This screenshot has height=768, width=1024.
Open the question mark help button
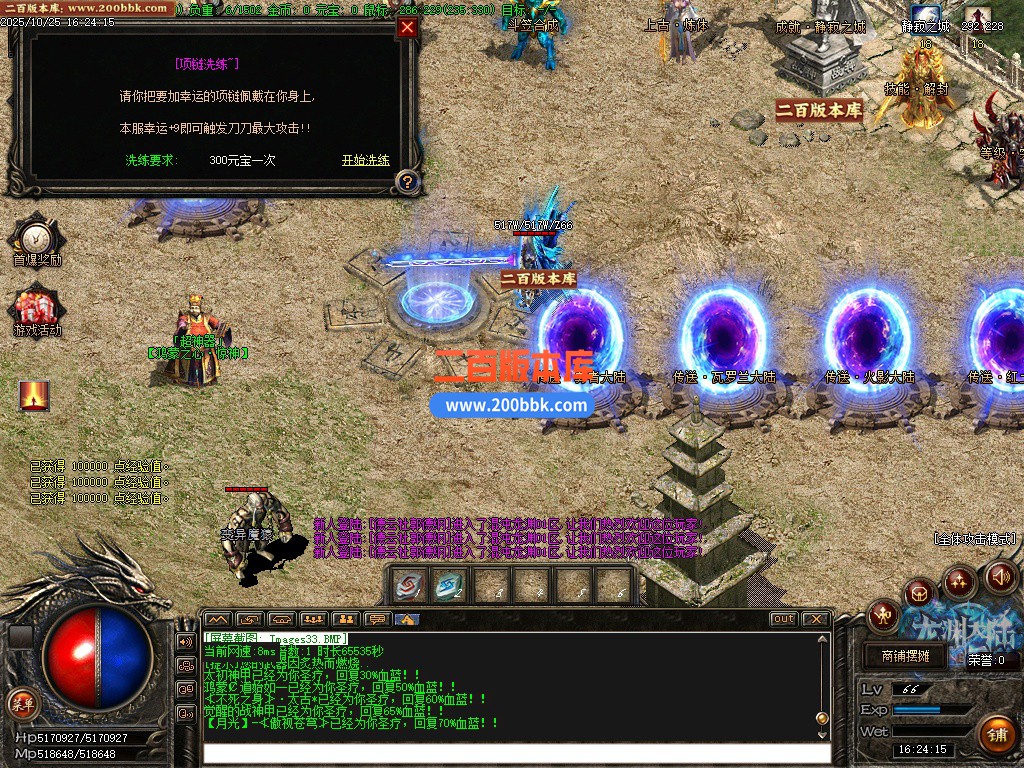click(406, 181)
